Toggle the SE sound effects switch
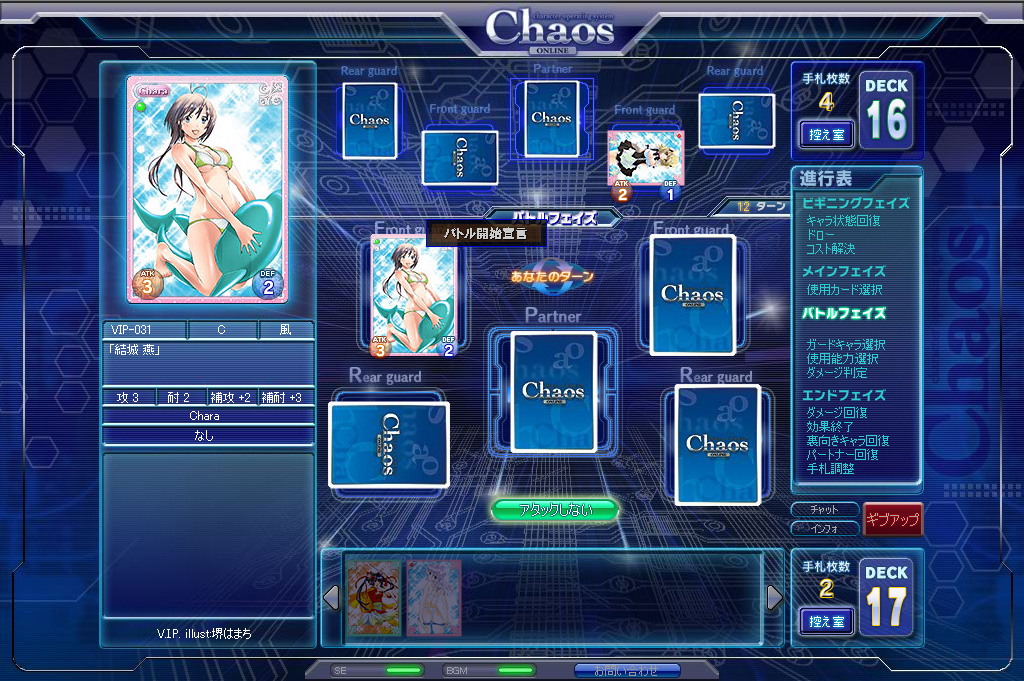 [403, 670]
